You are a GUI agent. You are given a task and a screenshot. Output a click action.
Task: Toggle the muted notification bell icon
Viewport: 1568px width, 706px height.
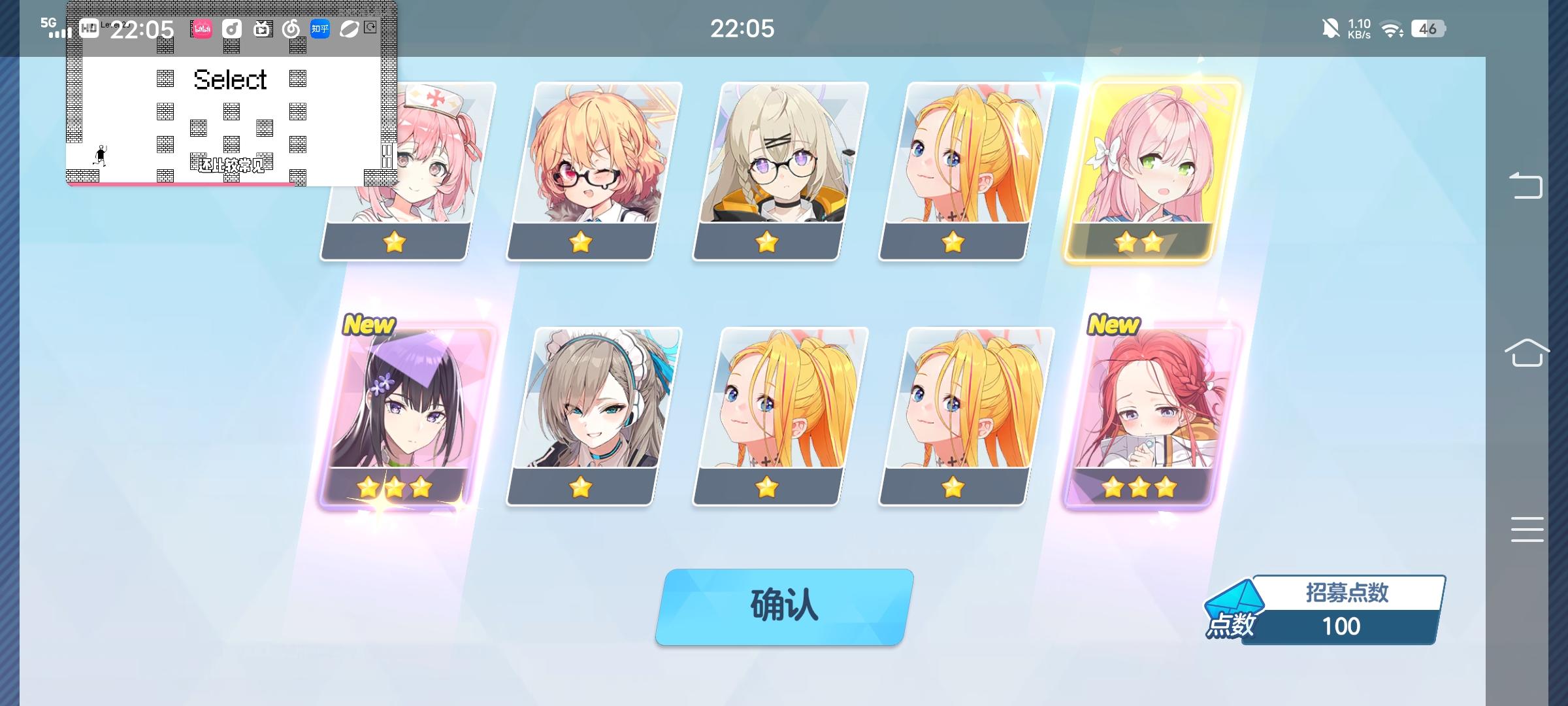(1331, 28)
